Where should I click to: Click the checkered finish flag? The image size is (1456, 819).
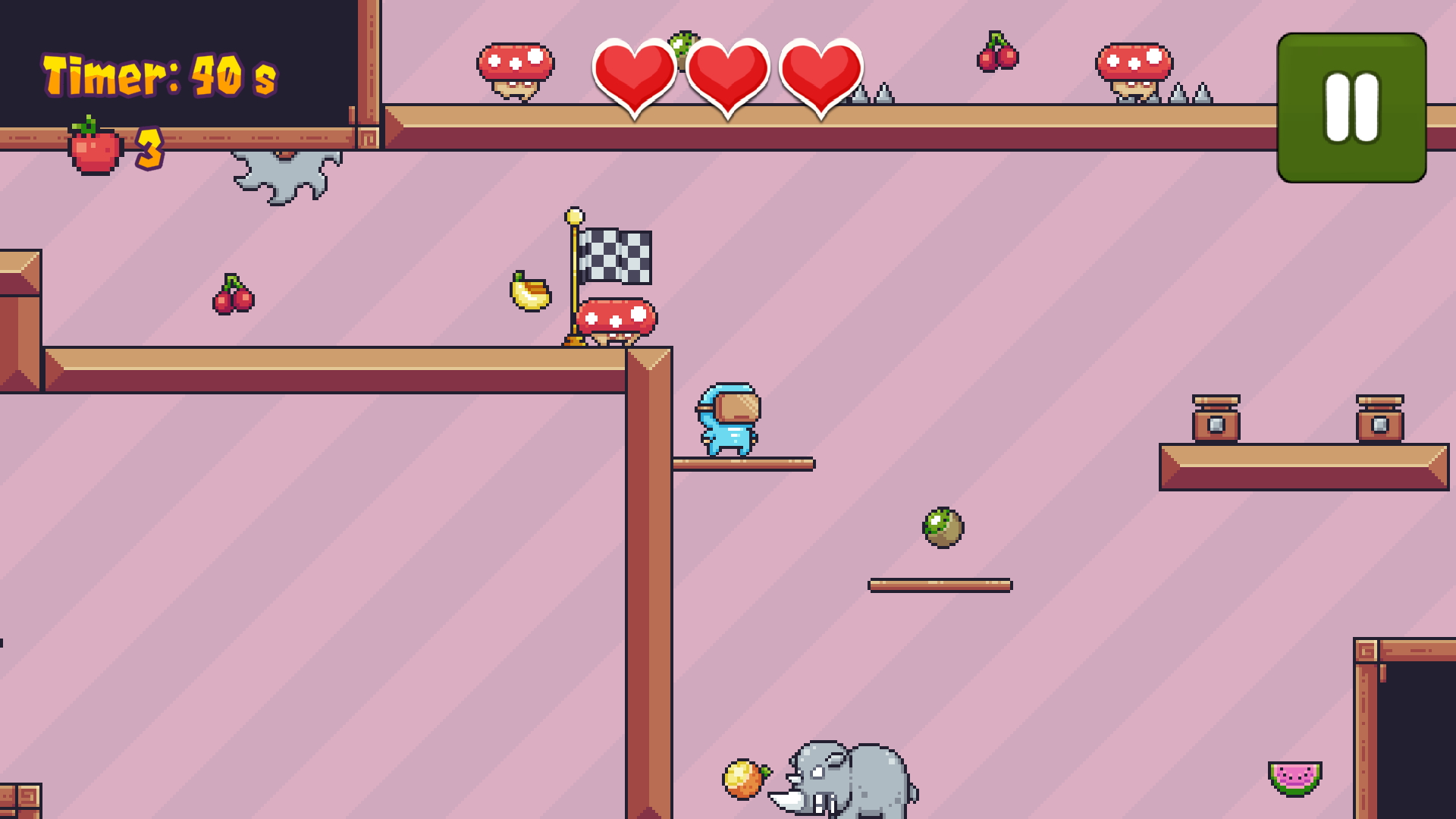[x=616, y=256]
